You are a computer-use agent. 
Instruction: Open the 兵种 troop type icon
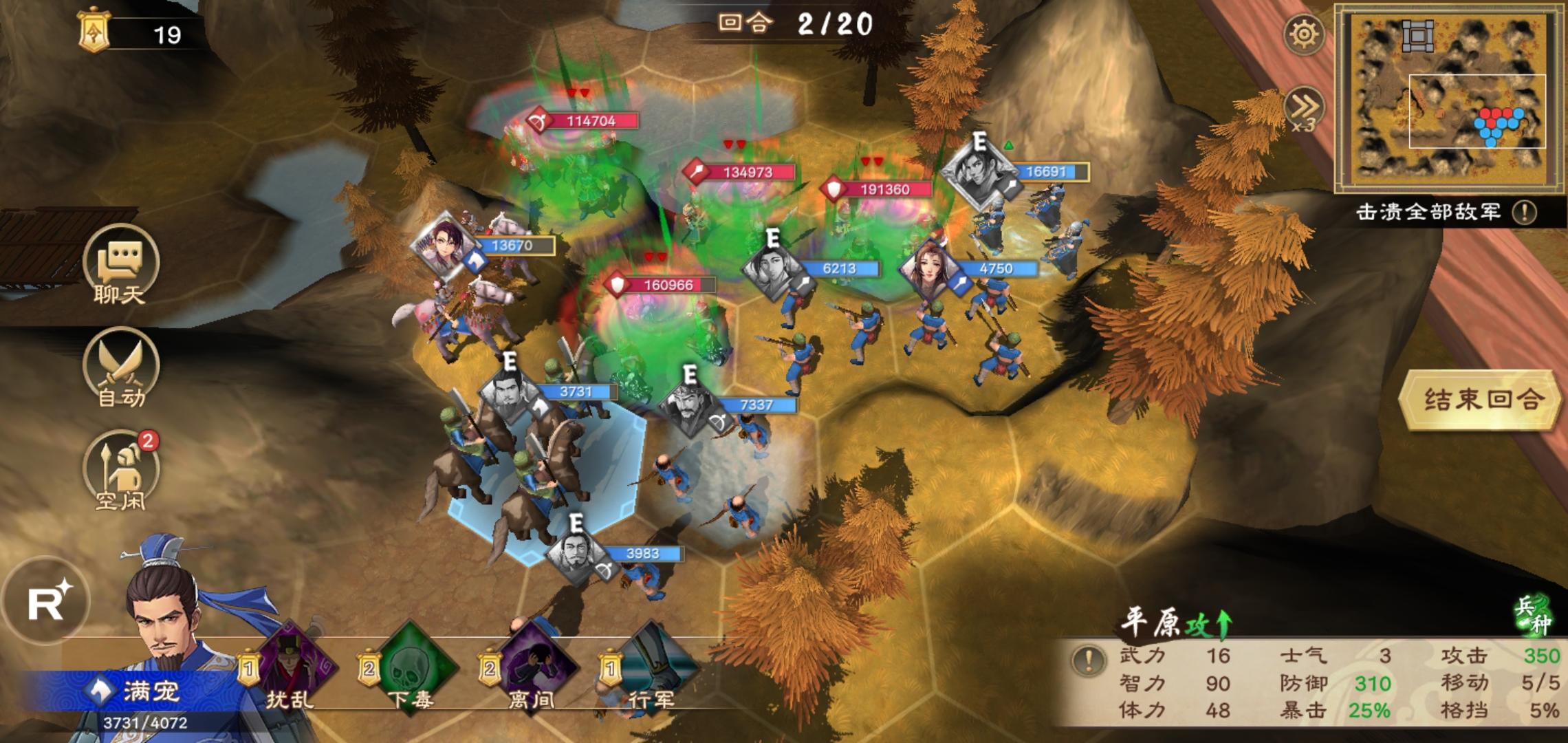[x=1535, y=614]
